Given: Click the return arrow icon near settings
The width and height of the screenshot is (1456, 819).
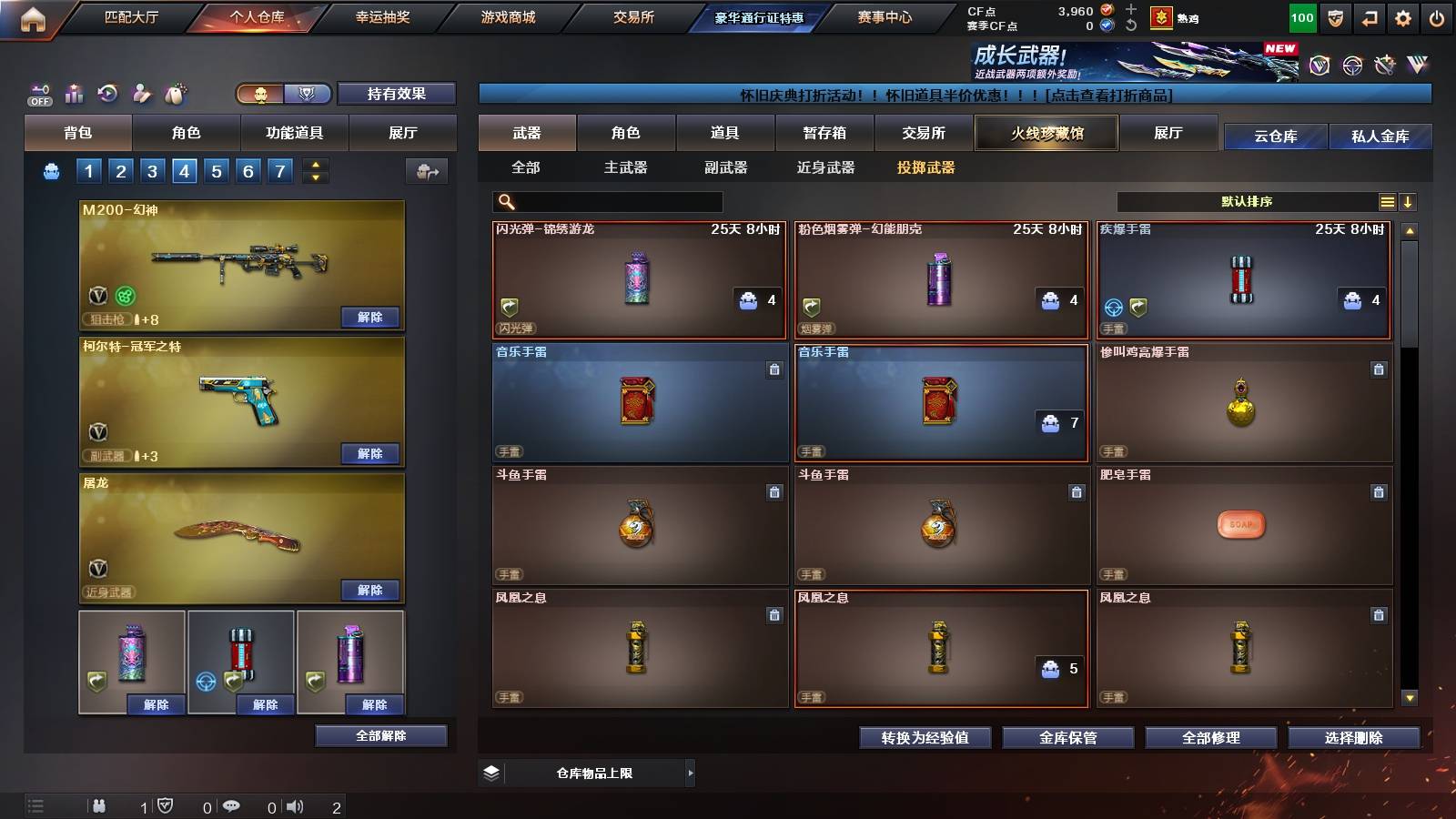Looking at the screenshot, I should pyautogui.click(x=1368, y=15).
